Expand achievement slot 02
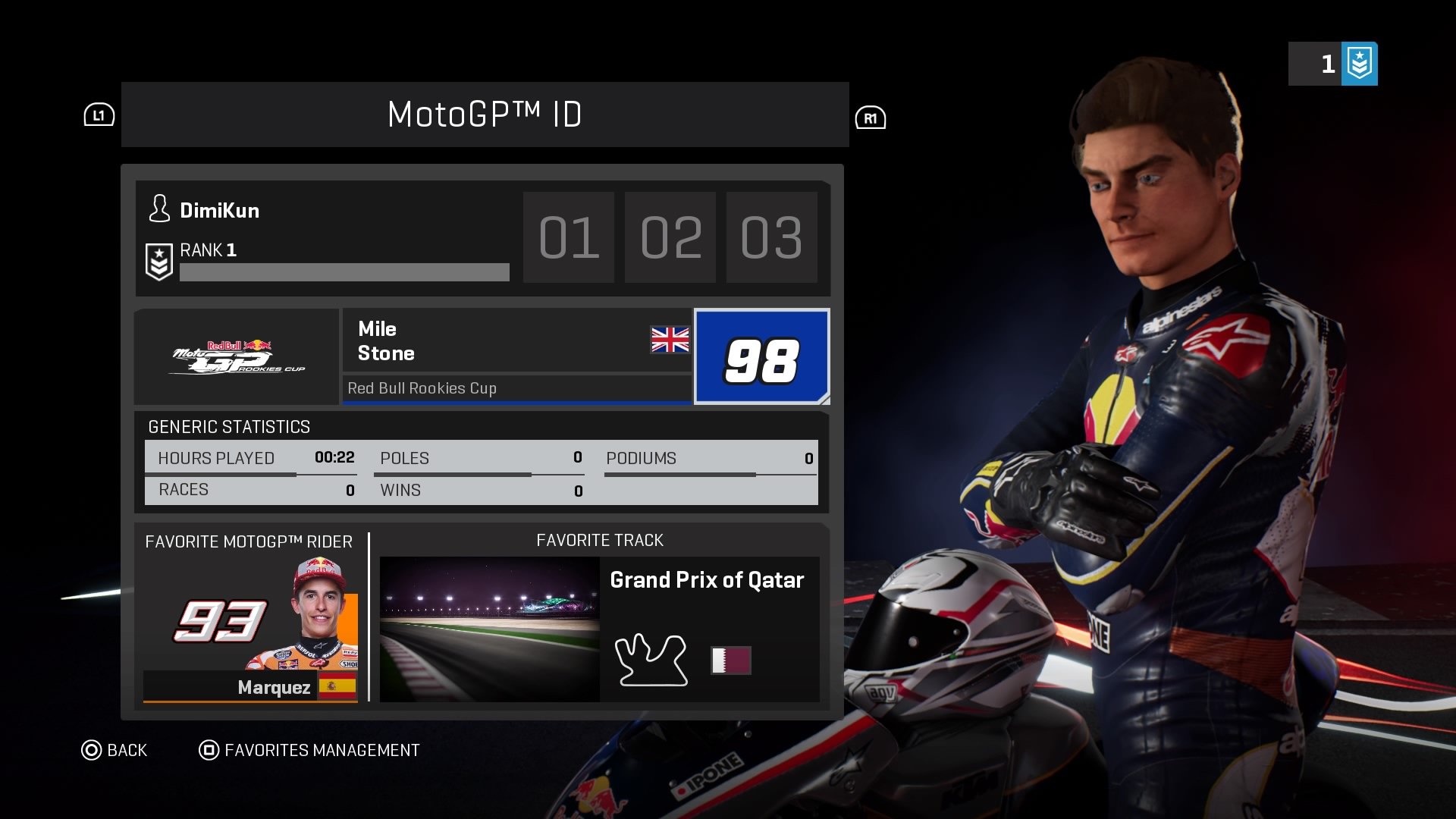Viewport: 1456px width, 819px height. pyautogui.click(x=670, y=237)
